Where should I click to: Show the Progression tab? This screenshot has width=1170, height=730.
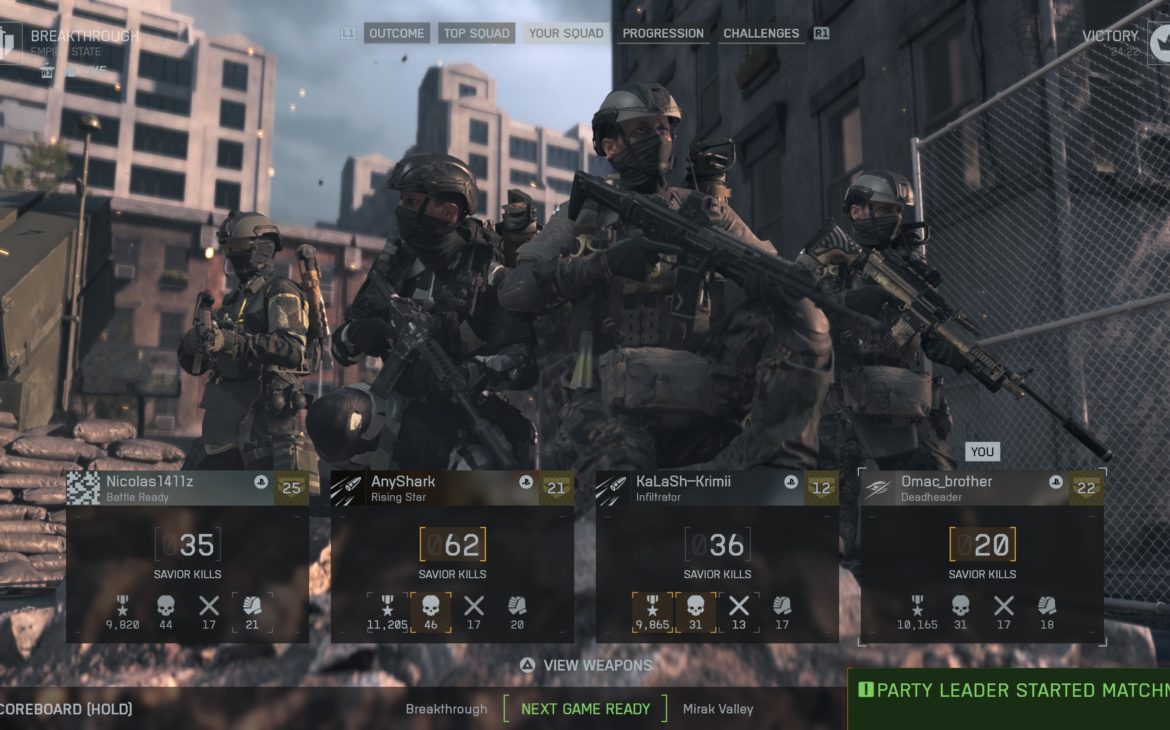point(663,33)
